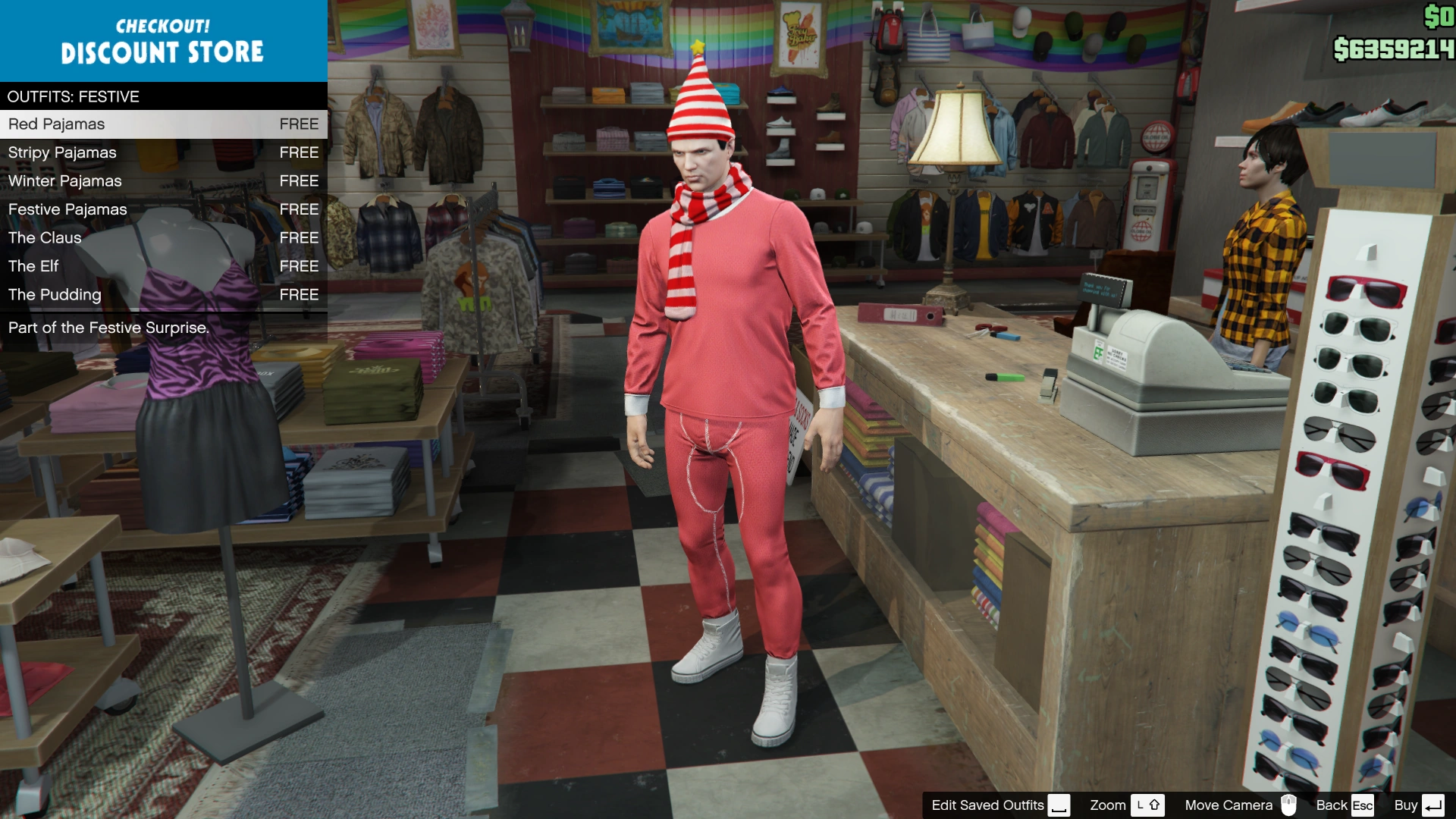Click the Buy button
This screenshot has height=819, width=1456.
tap(1407, 805)
